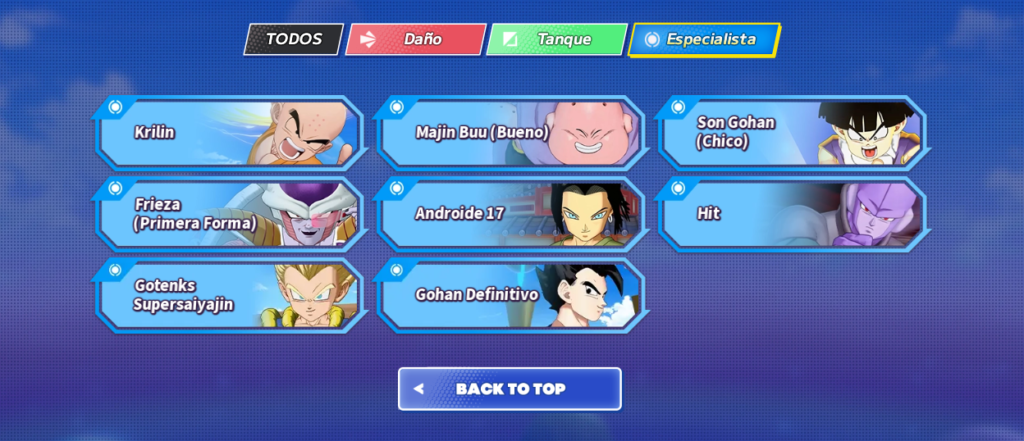This screenshot has width=1024, height=441.
Task: Show the Tanque category
Action: coord(557,40)
